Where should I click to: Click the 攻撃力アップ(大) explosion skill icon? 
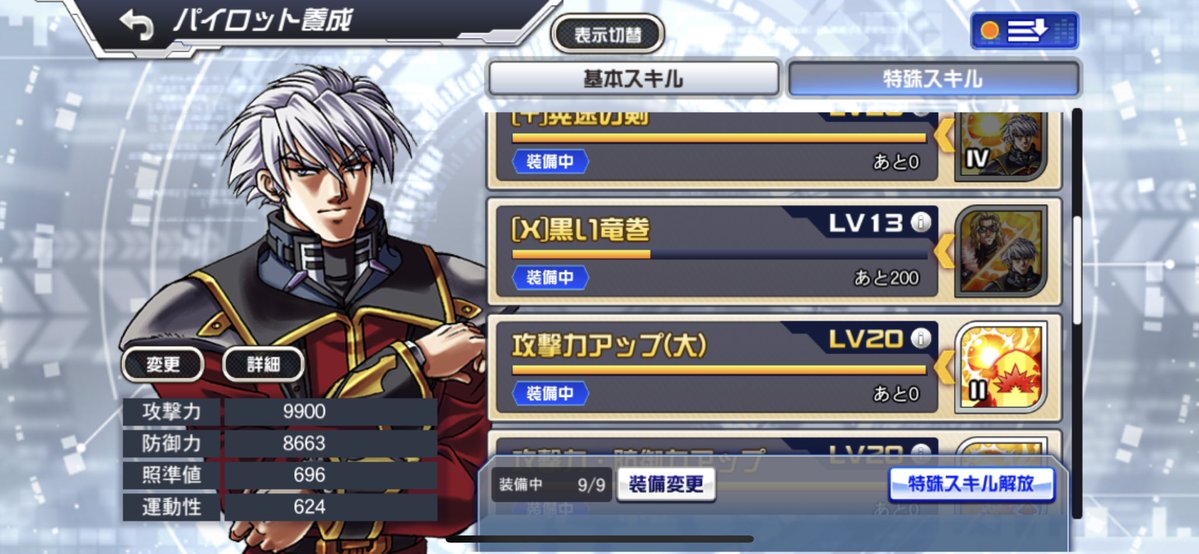click(1000, 366)
